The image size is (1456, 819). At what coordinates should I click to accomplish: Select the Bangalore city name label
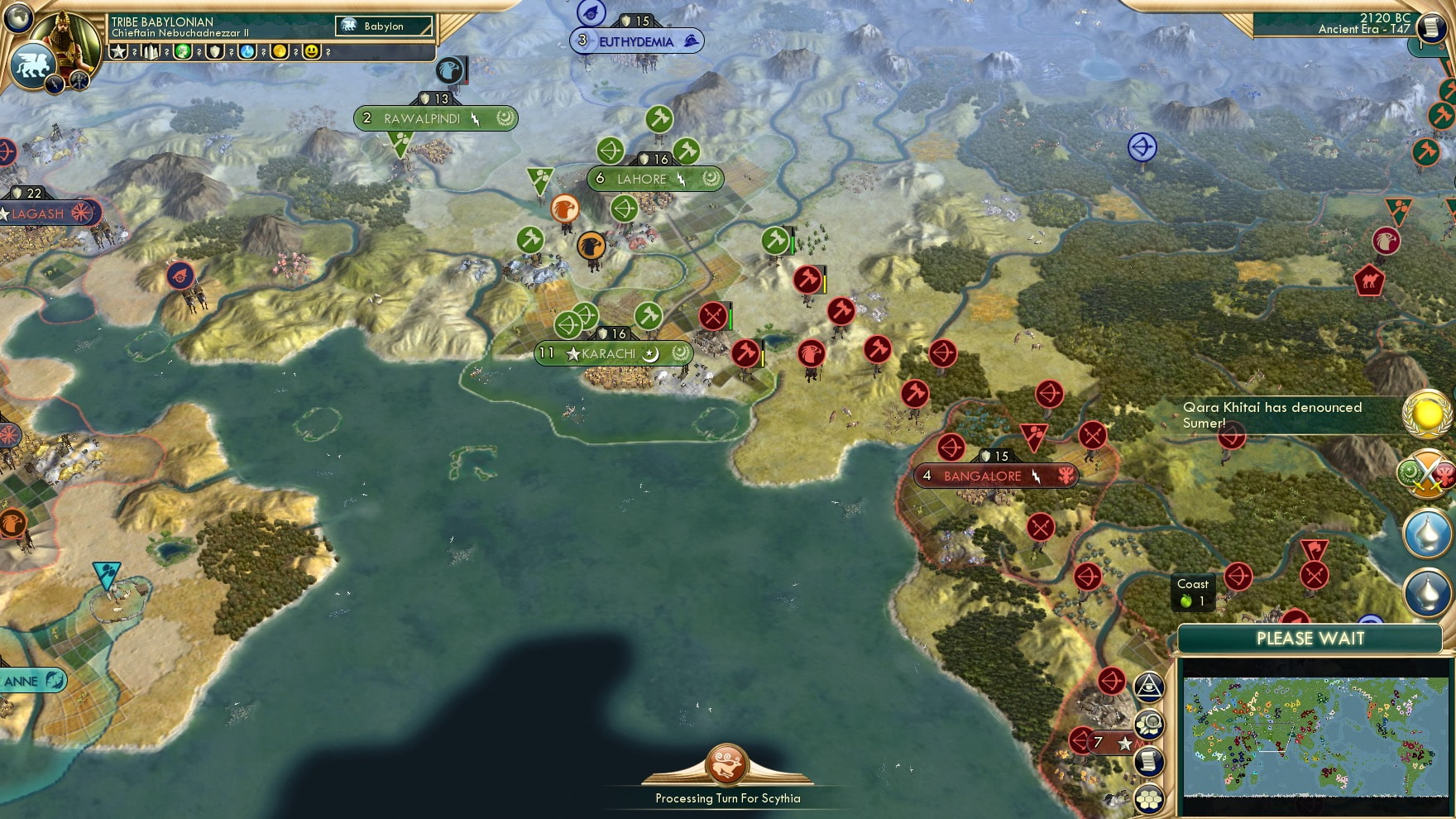click(980, 477)
